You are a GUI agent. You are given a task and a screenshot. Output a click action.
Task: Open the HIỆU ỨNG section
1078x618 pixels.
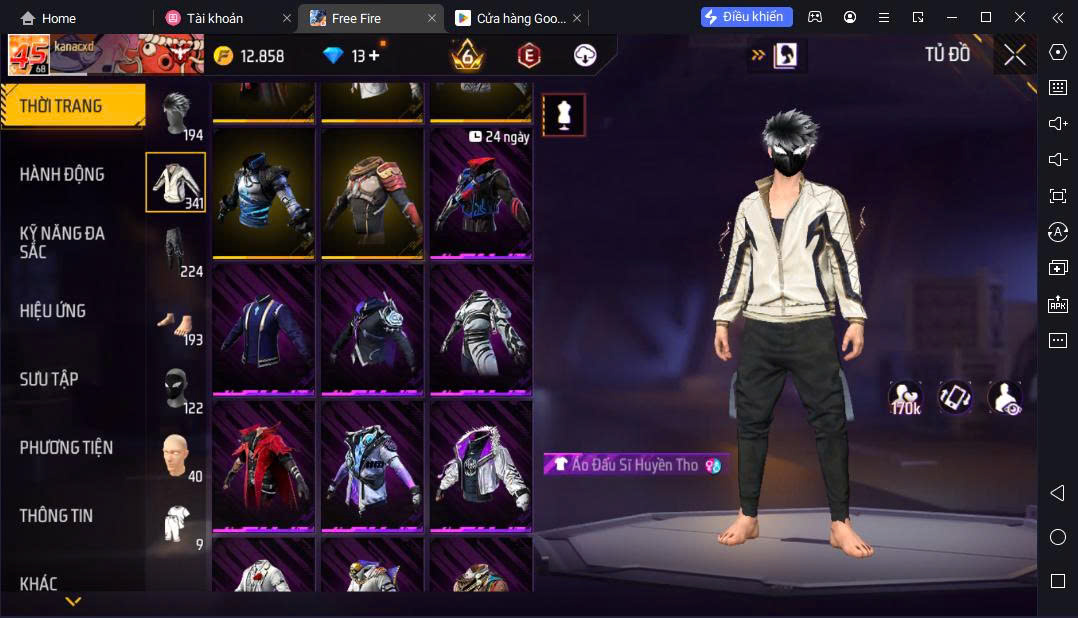pos(53,311)
